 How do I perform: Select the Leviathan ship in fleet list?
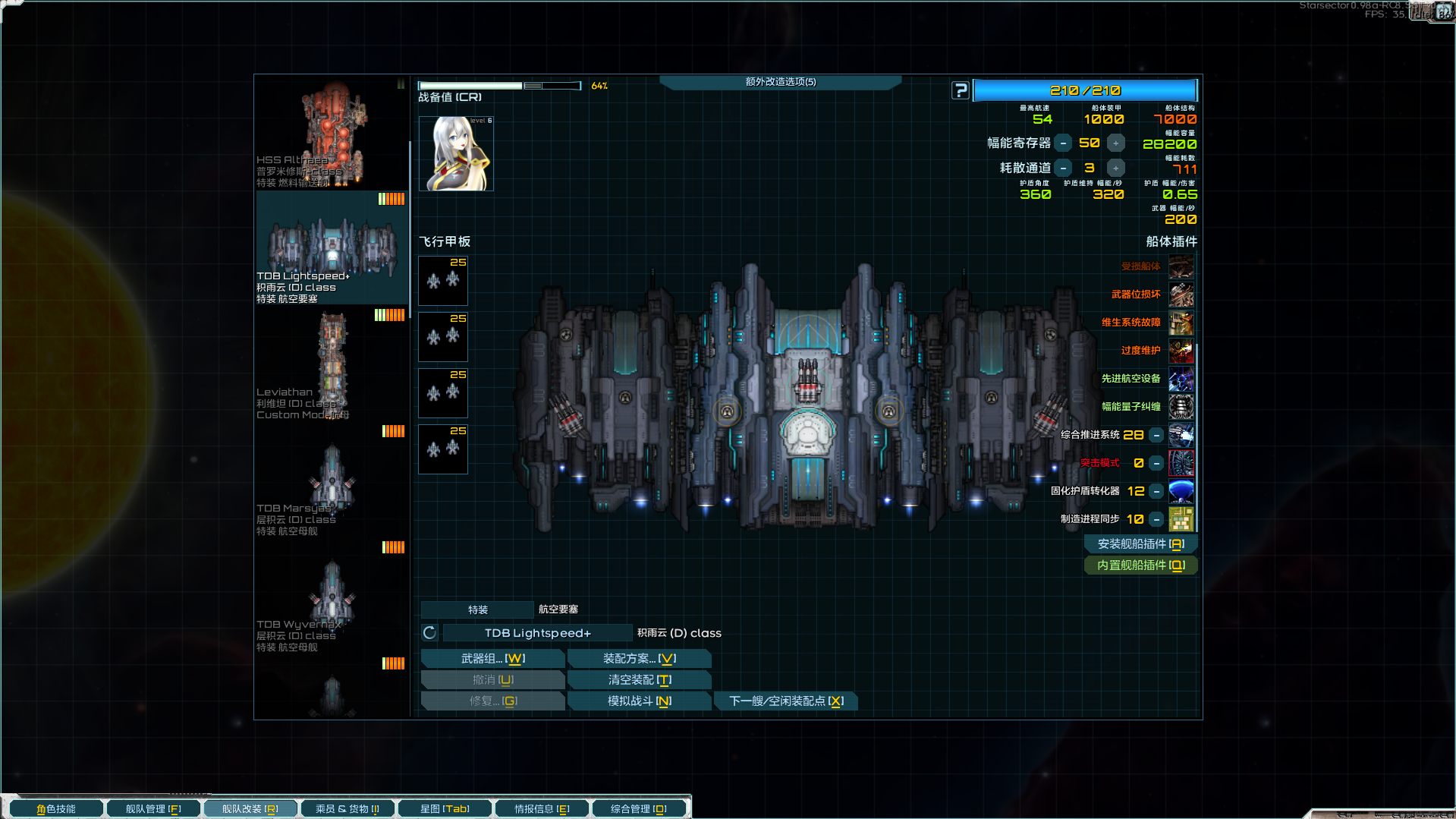332,366
